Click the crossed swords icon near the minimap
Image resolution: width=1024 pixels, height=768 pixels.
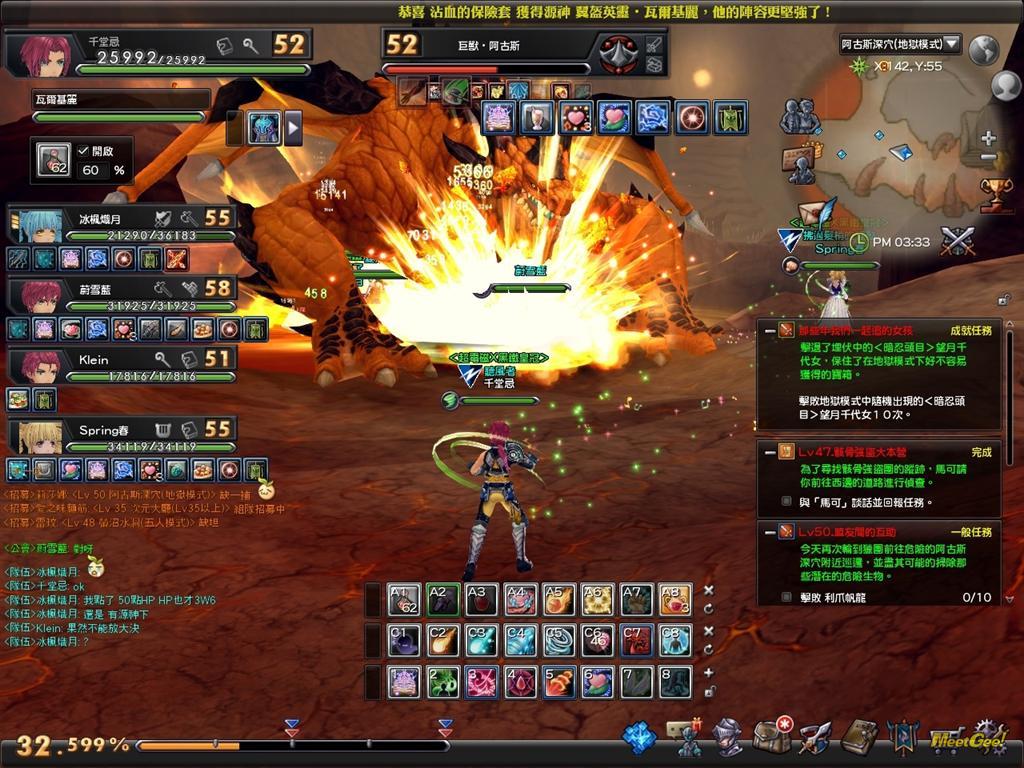(957, 241)
